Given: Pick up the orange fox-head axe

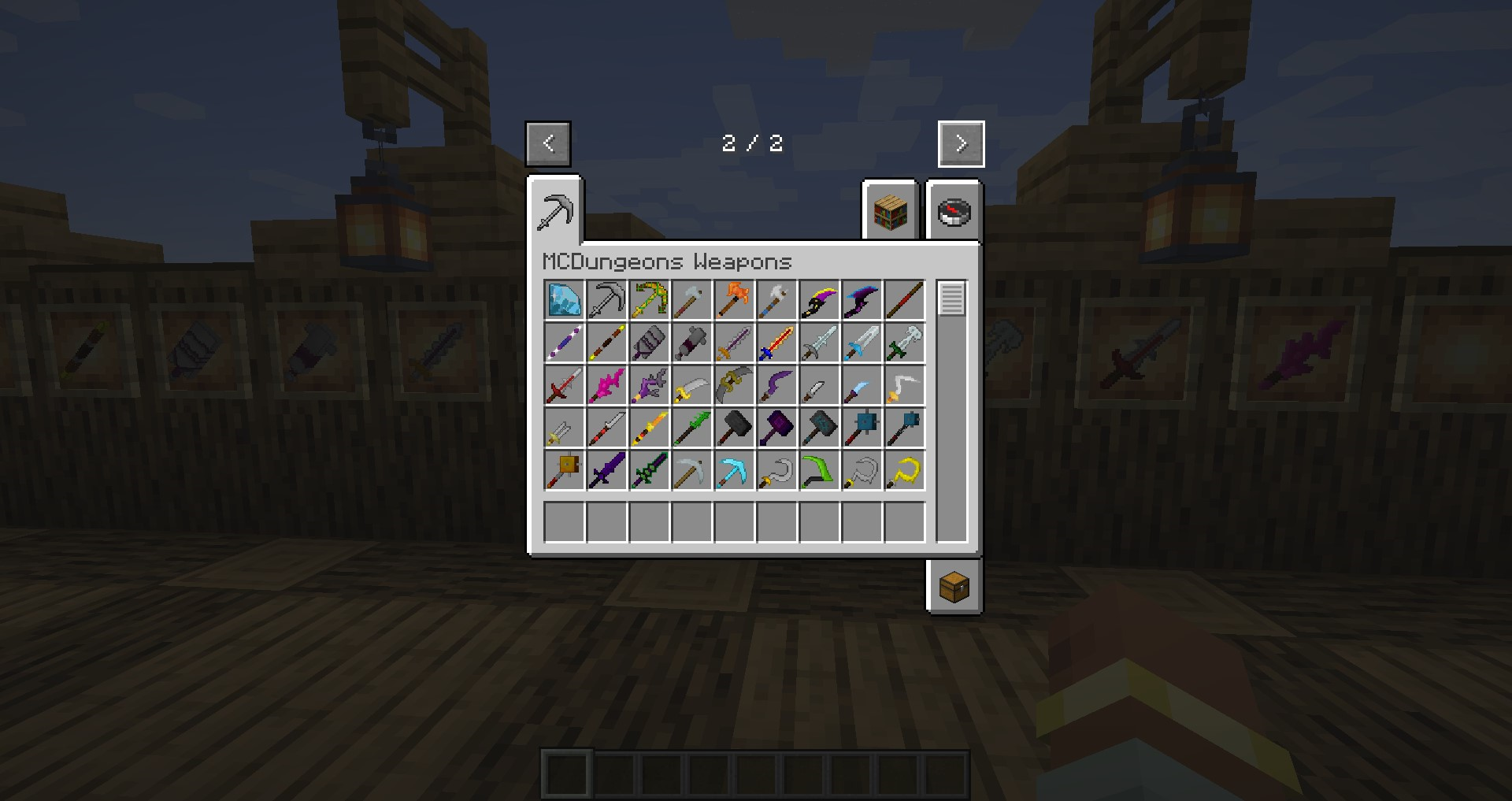Looking at the screenshot, I should pyautogui.click(x=734, y=299).
